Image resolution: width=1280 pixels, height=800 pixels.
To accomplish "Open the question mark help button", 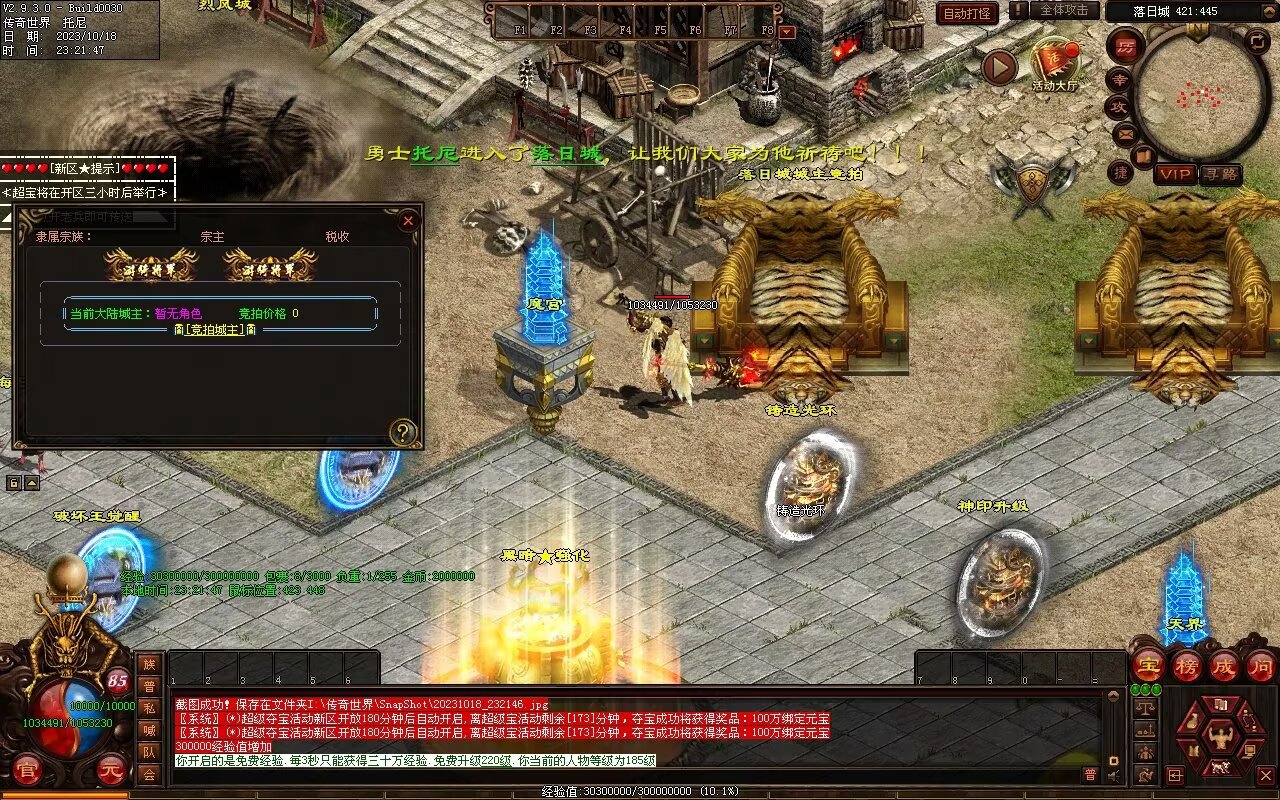I will coord(403,433).
